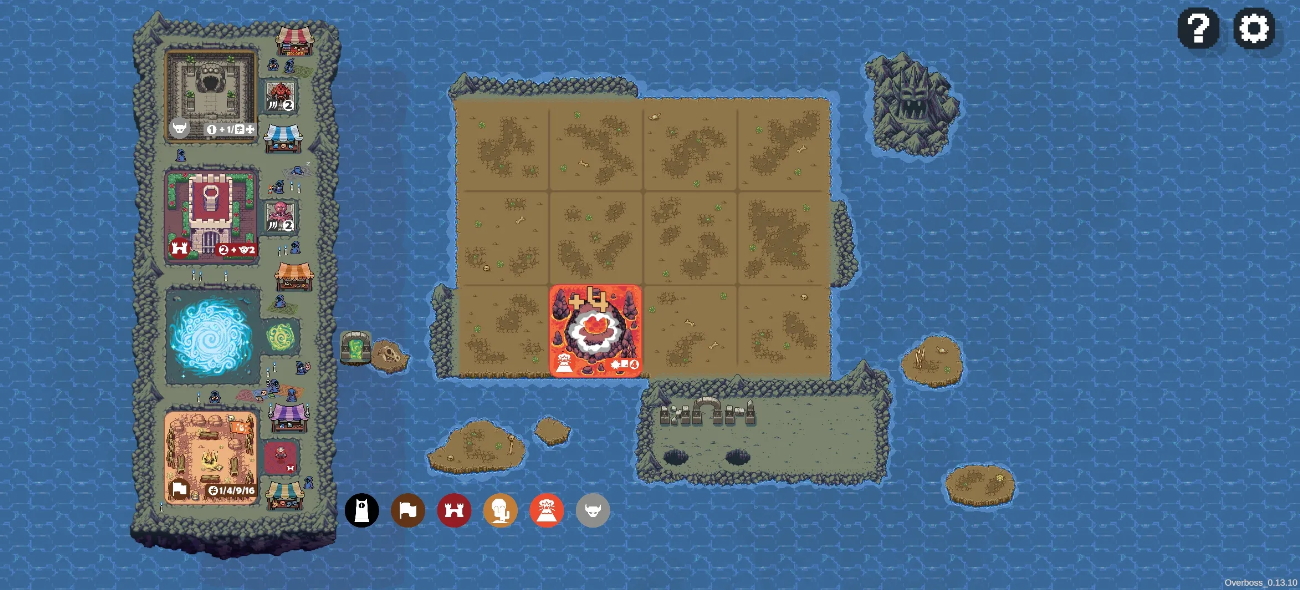The image size is (1300, 590).
Task: Select the desert skull and cactus icon
Action: click(x=500, y=510)
